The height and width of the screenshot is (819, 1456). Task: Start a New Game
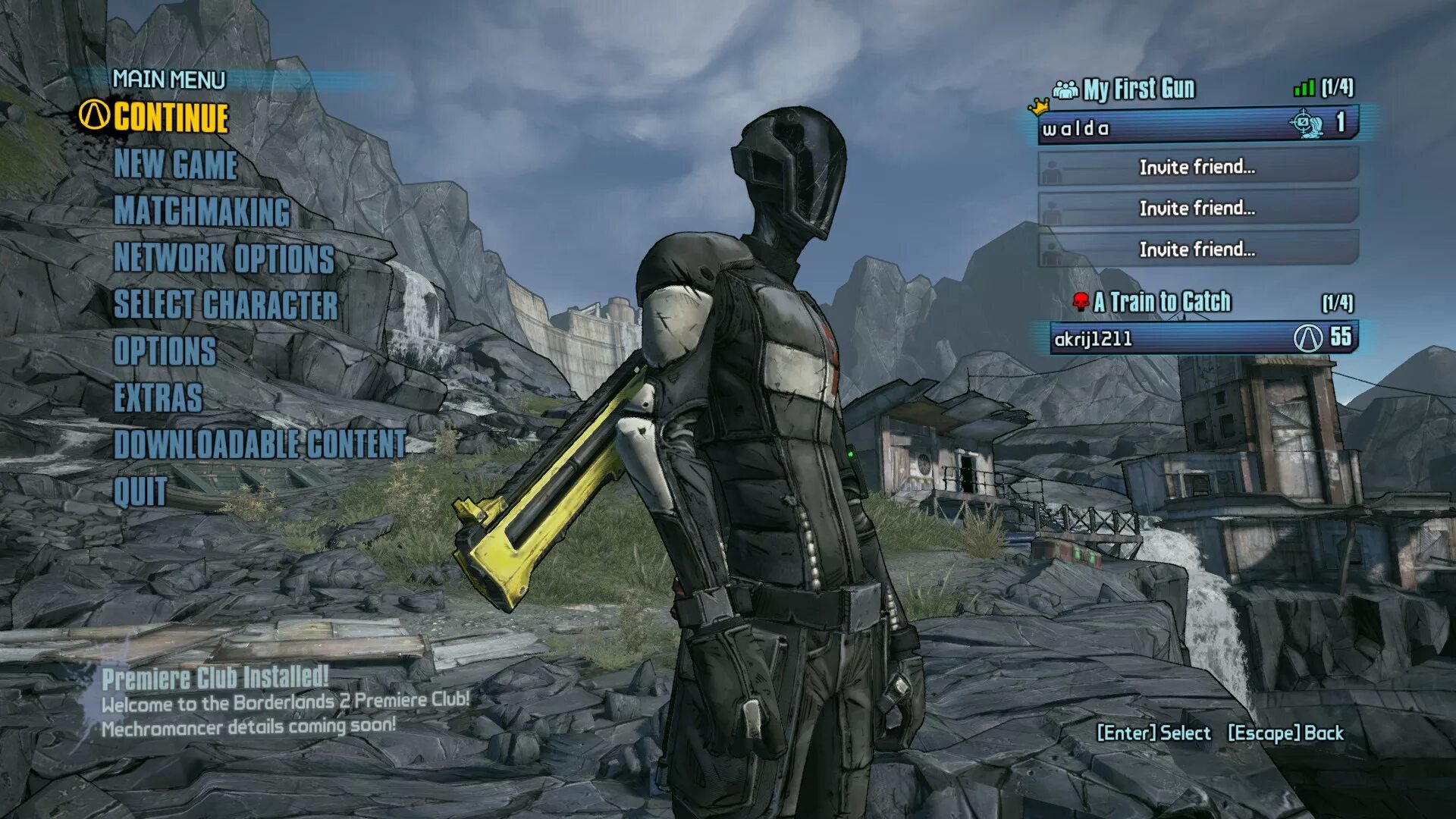coord(175,165)
